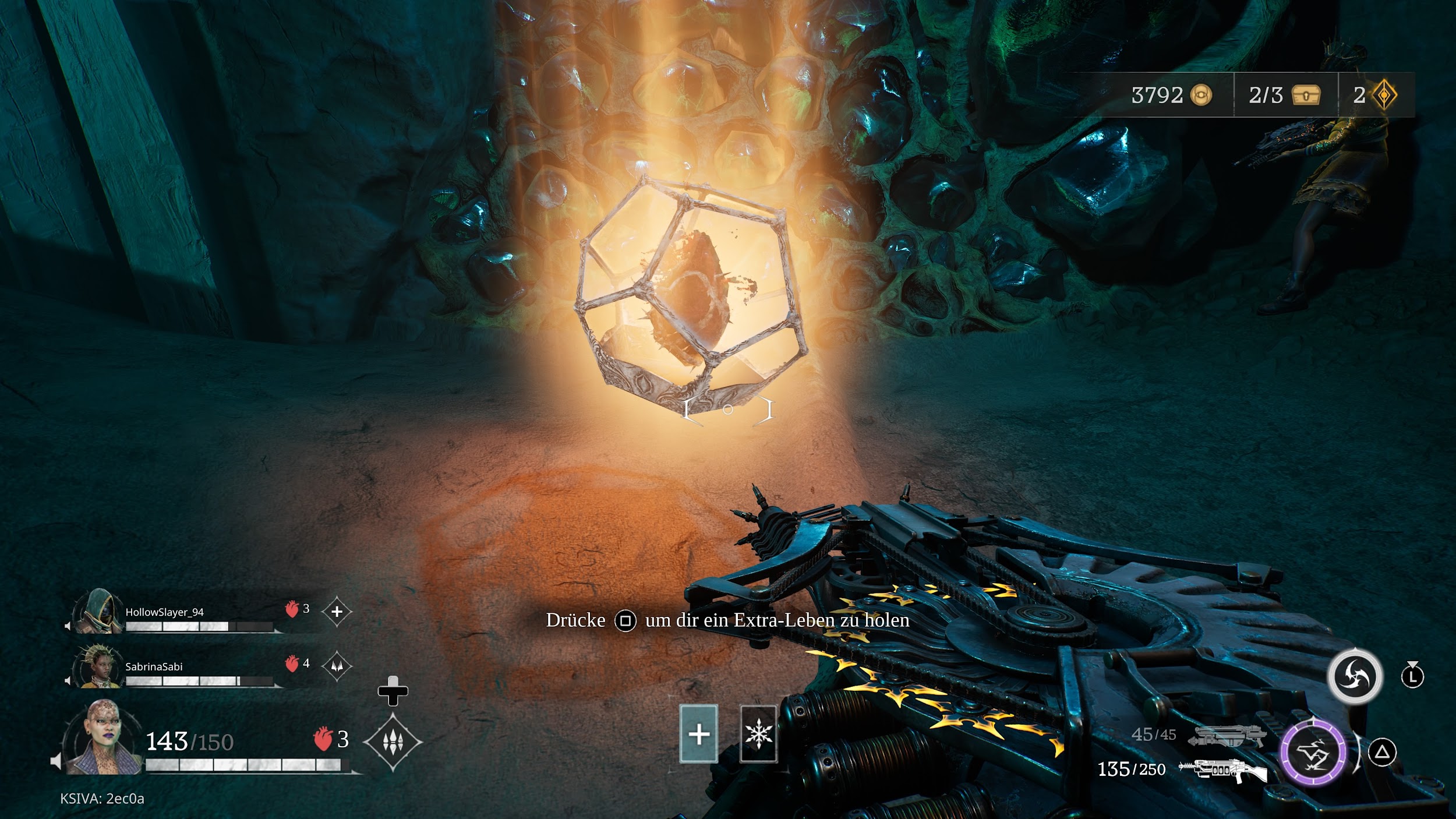Click HollowSlayer_94's plus diamond class icon
This screenshot has height=819, width=1456.
(337, 612)
